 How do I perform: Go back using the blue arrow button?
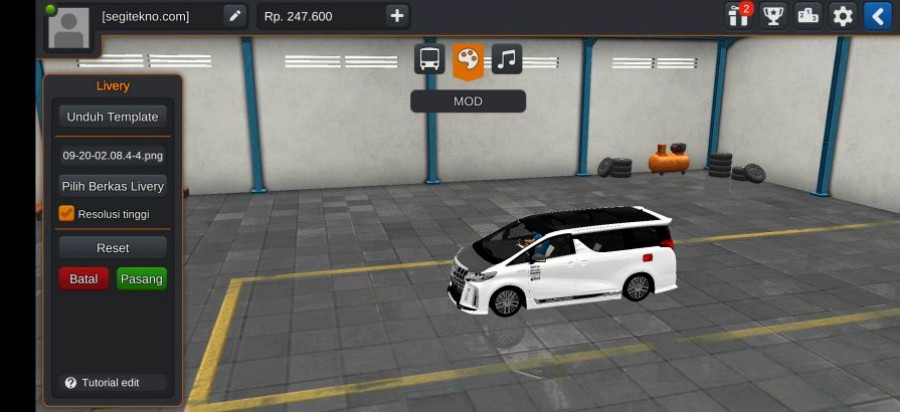click(877, 16)
